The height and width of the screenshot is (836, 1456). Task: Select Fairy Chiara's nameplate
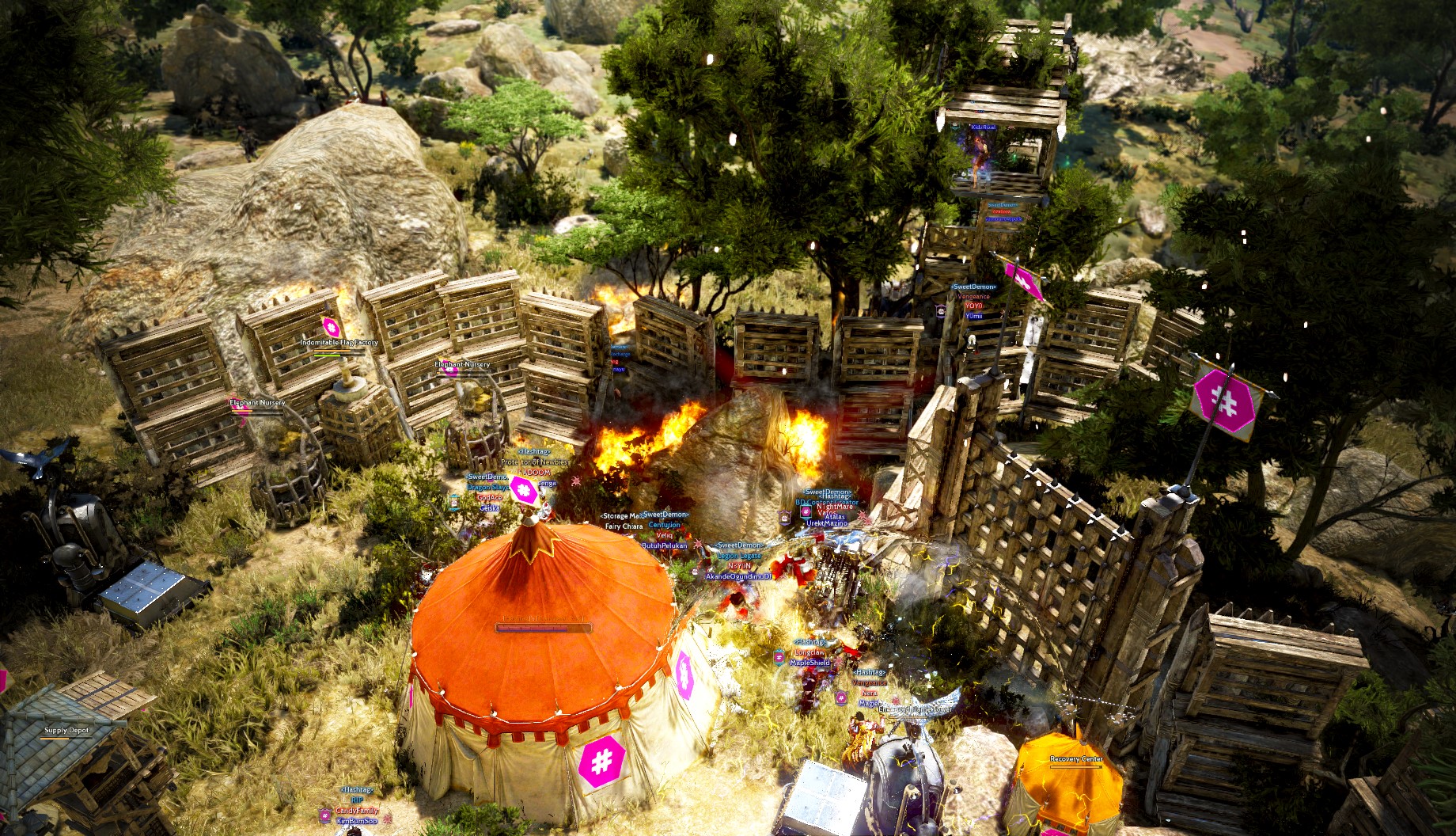[x=624, y=526]
